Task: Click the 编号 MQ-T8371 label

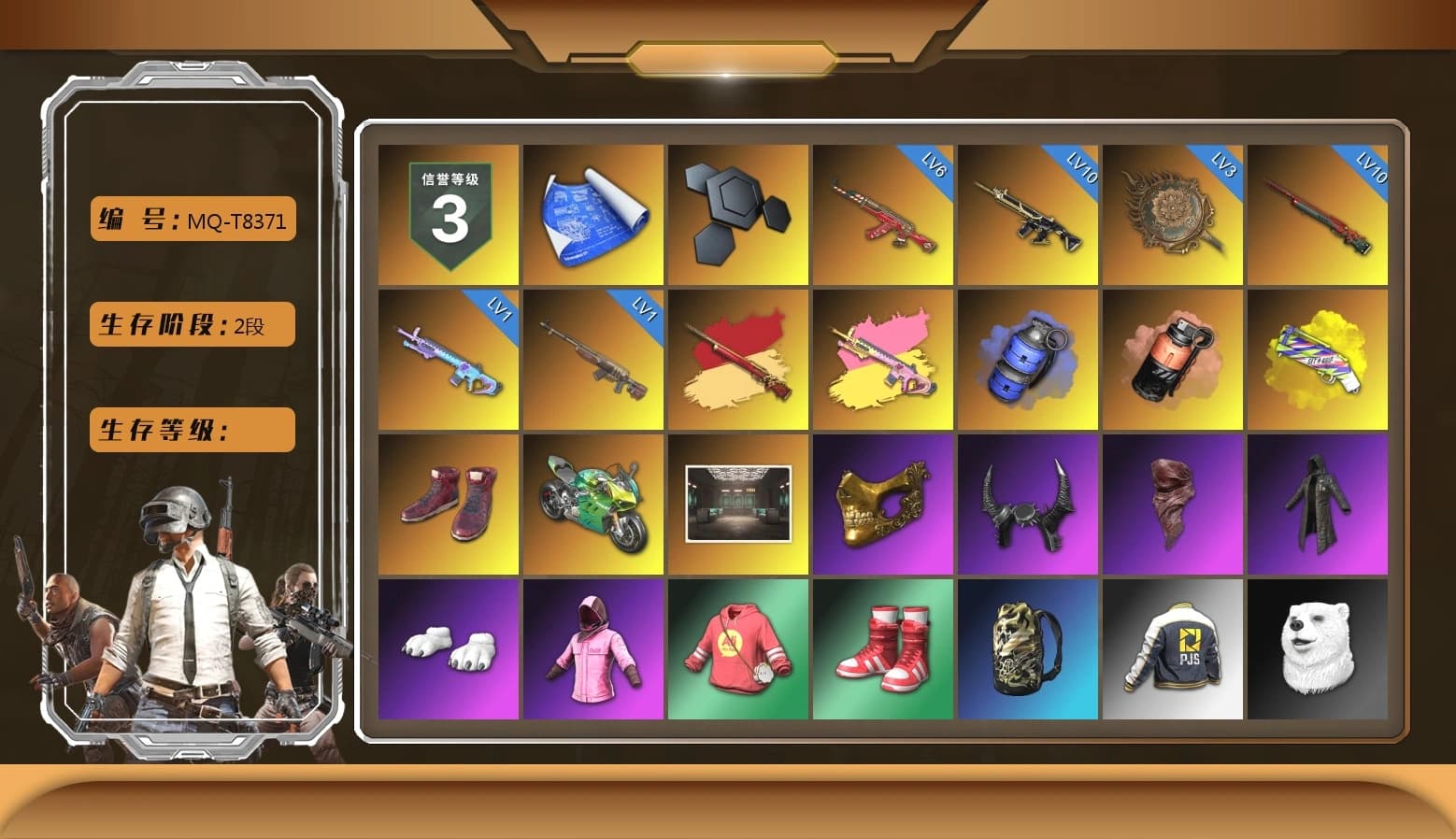Action: click(192, 218)
